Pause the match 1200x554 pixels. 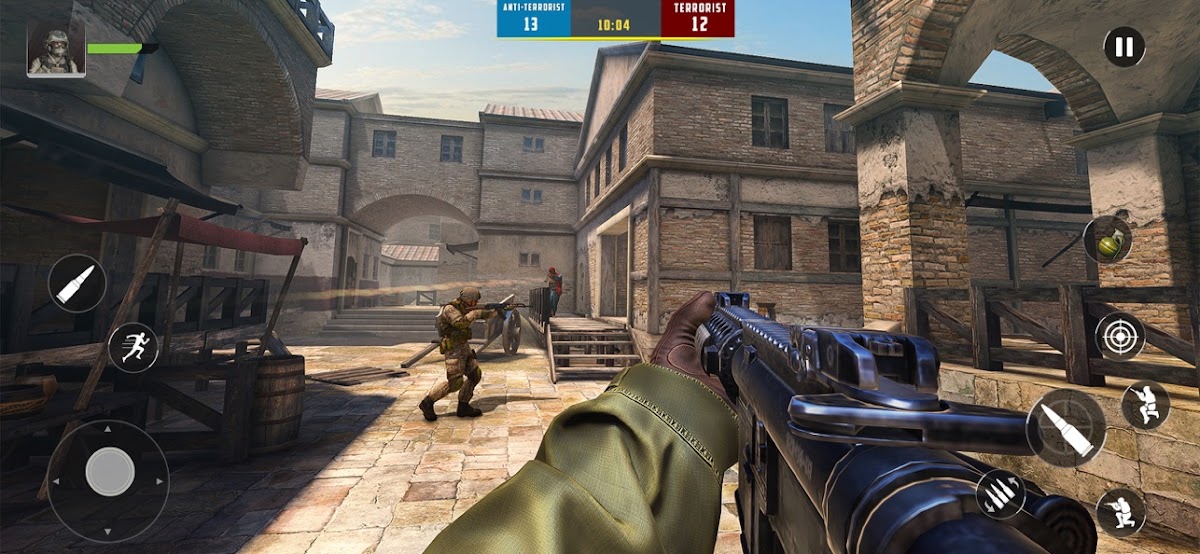[1125, 47]
